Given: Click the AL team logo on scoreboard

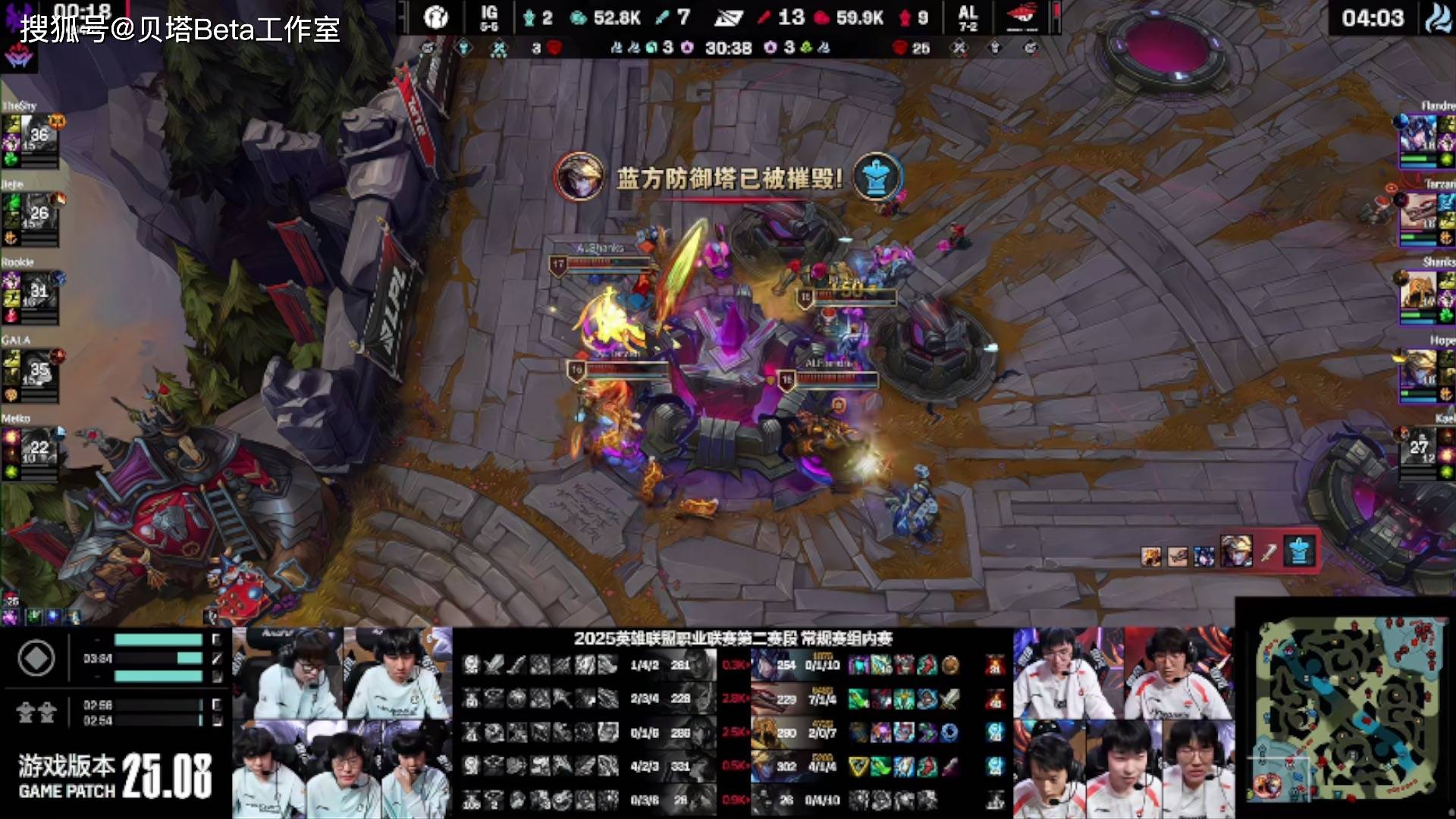Looking at the screenshot, I should coord(1021,17).
